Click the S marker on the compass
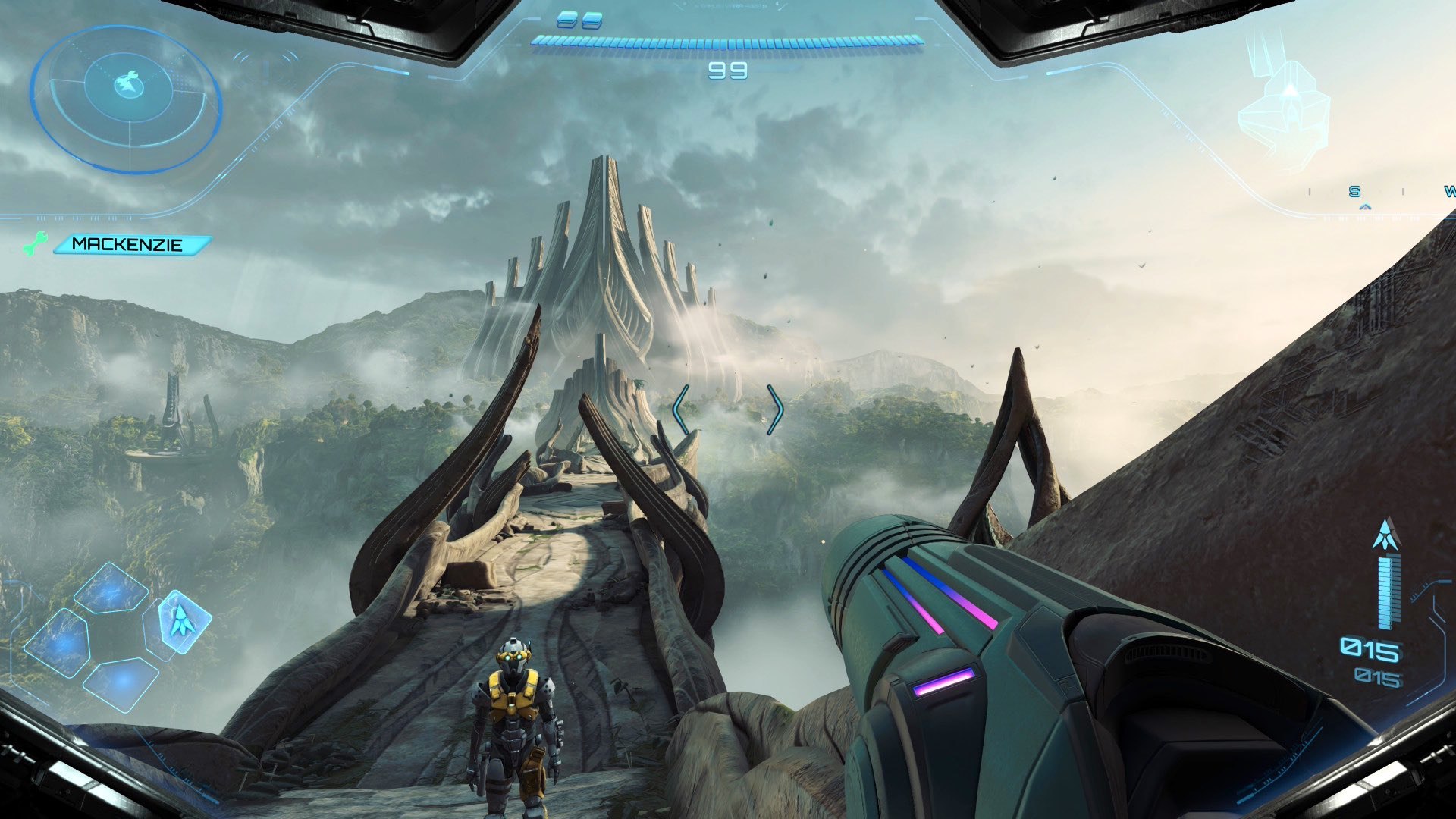This screenshot has height=819, width=1456. click(x=1355, y=192)
